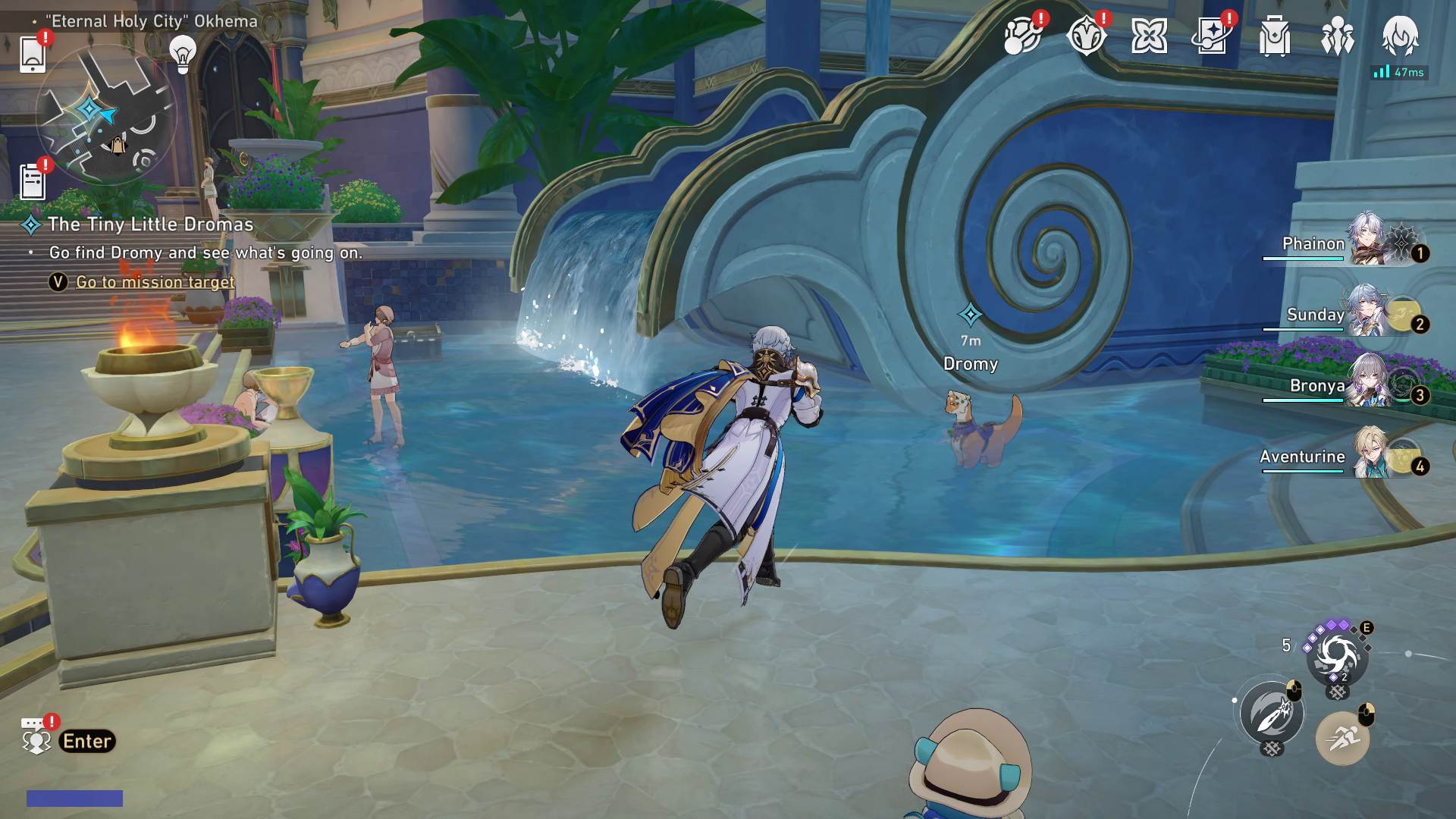This screenshot has width=1456, height=819.
Task: Open the star chart guide icon
Action: (x=1211, y=36)
